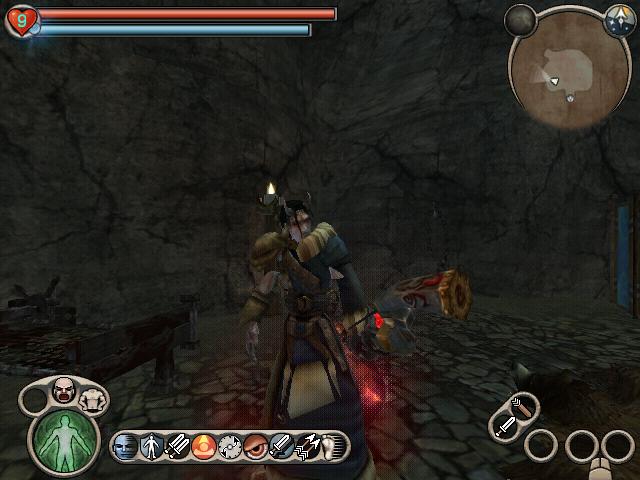Activate the multi arrow ability
This screenshot has height=480, width=640.
(307, 446)
